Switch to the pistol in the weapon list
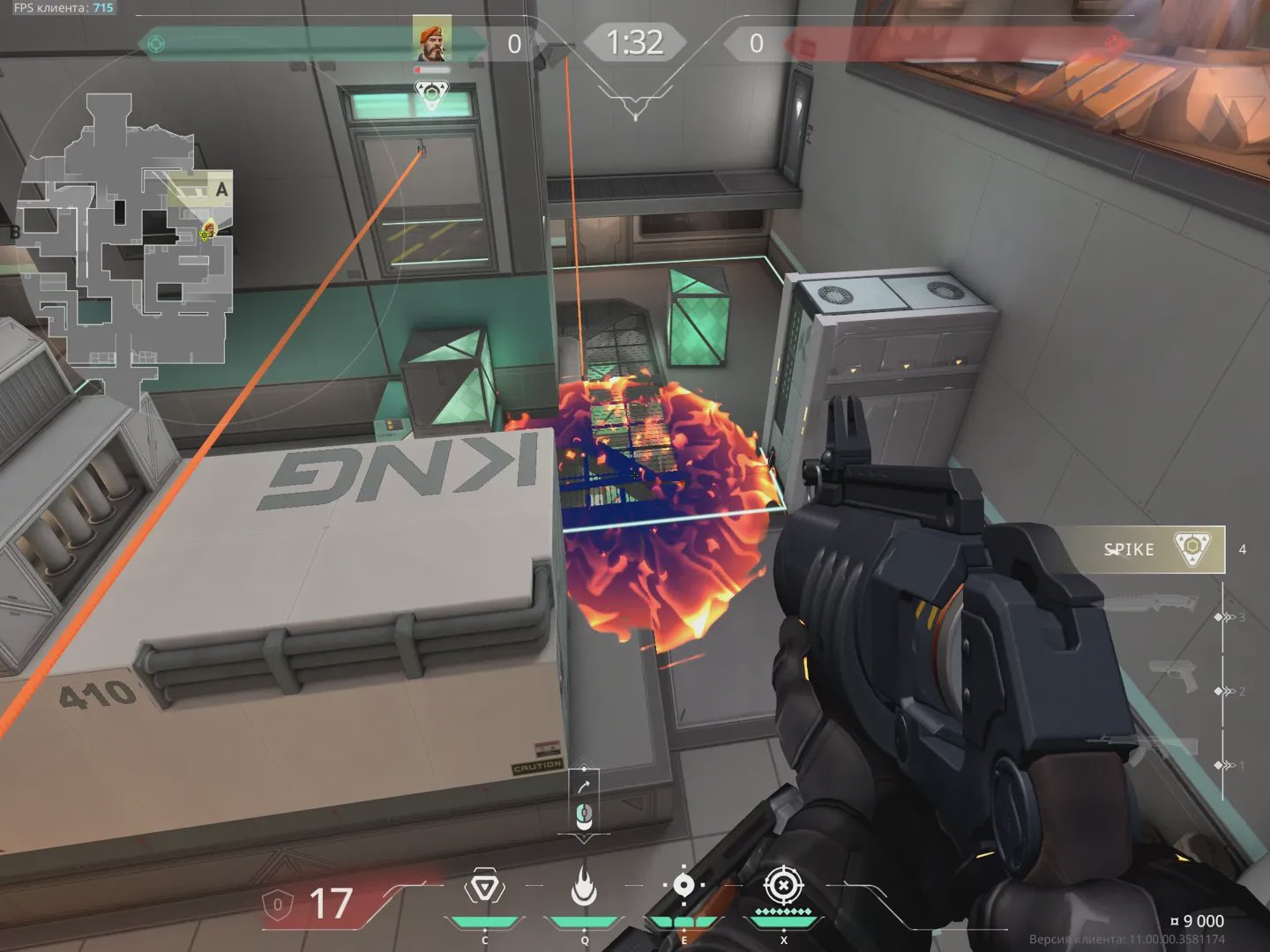This screenshot has height=952, width=1270. (x=1173, y=677)
